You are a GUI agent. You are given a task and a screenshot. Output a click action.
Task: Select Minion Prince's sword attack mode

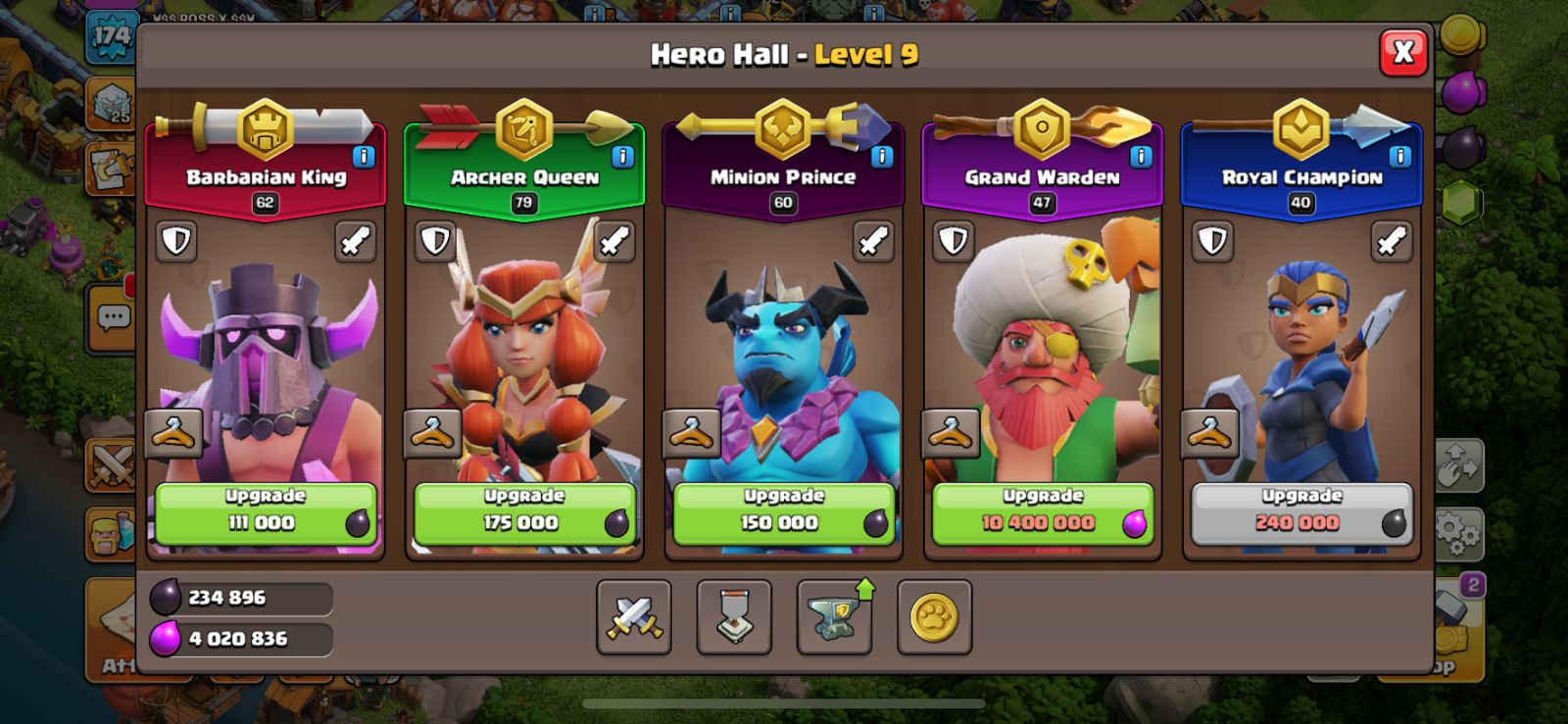tap(872, 241)
